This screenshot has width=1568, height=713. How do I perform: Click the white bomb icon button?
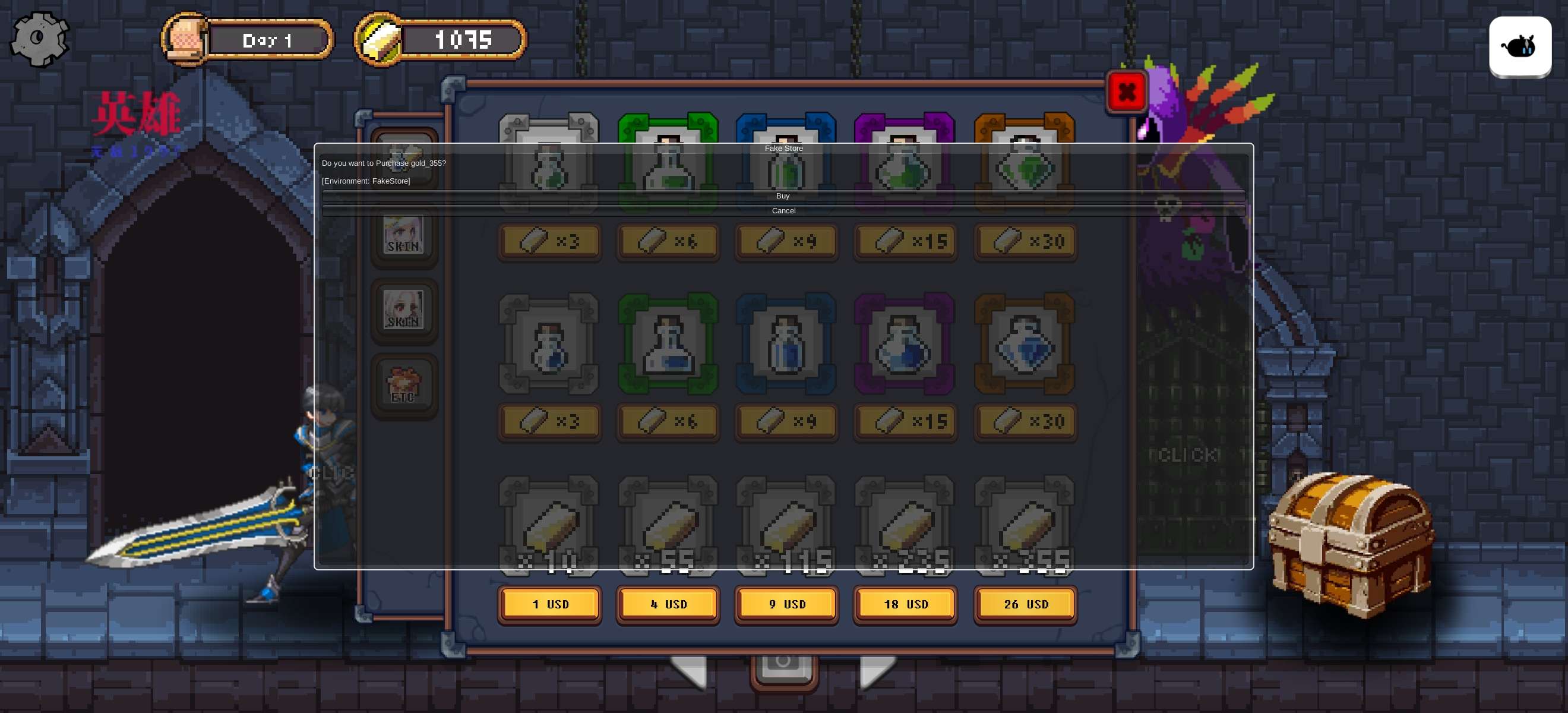point(1519,46)
